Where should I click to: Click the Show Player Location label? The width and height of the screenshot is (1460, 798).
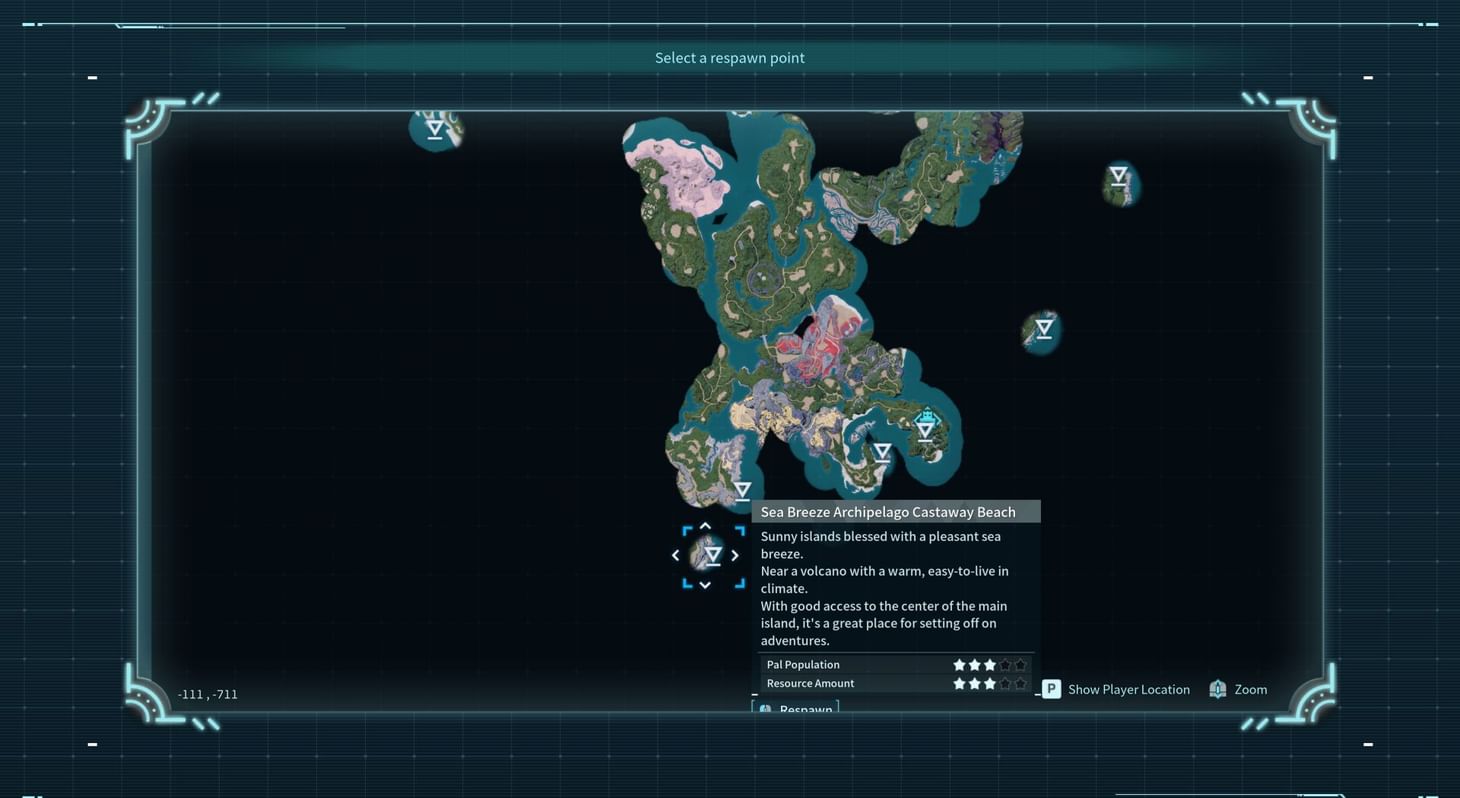pos(1128,689)
